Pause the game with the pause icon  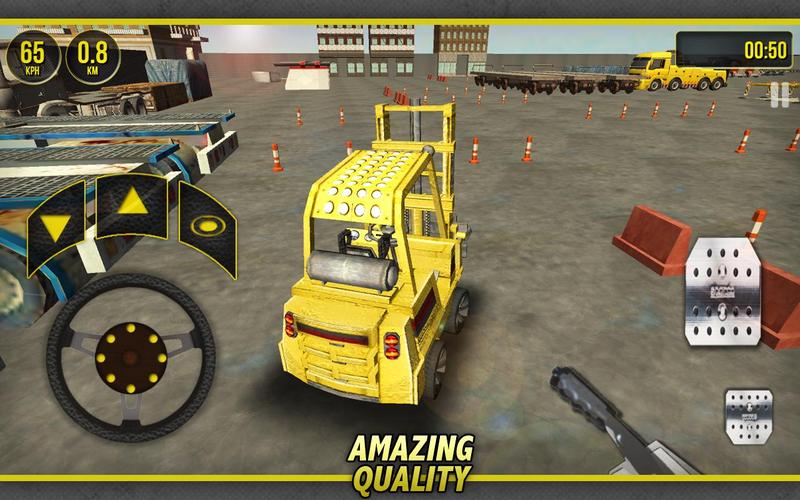778,96
